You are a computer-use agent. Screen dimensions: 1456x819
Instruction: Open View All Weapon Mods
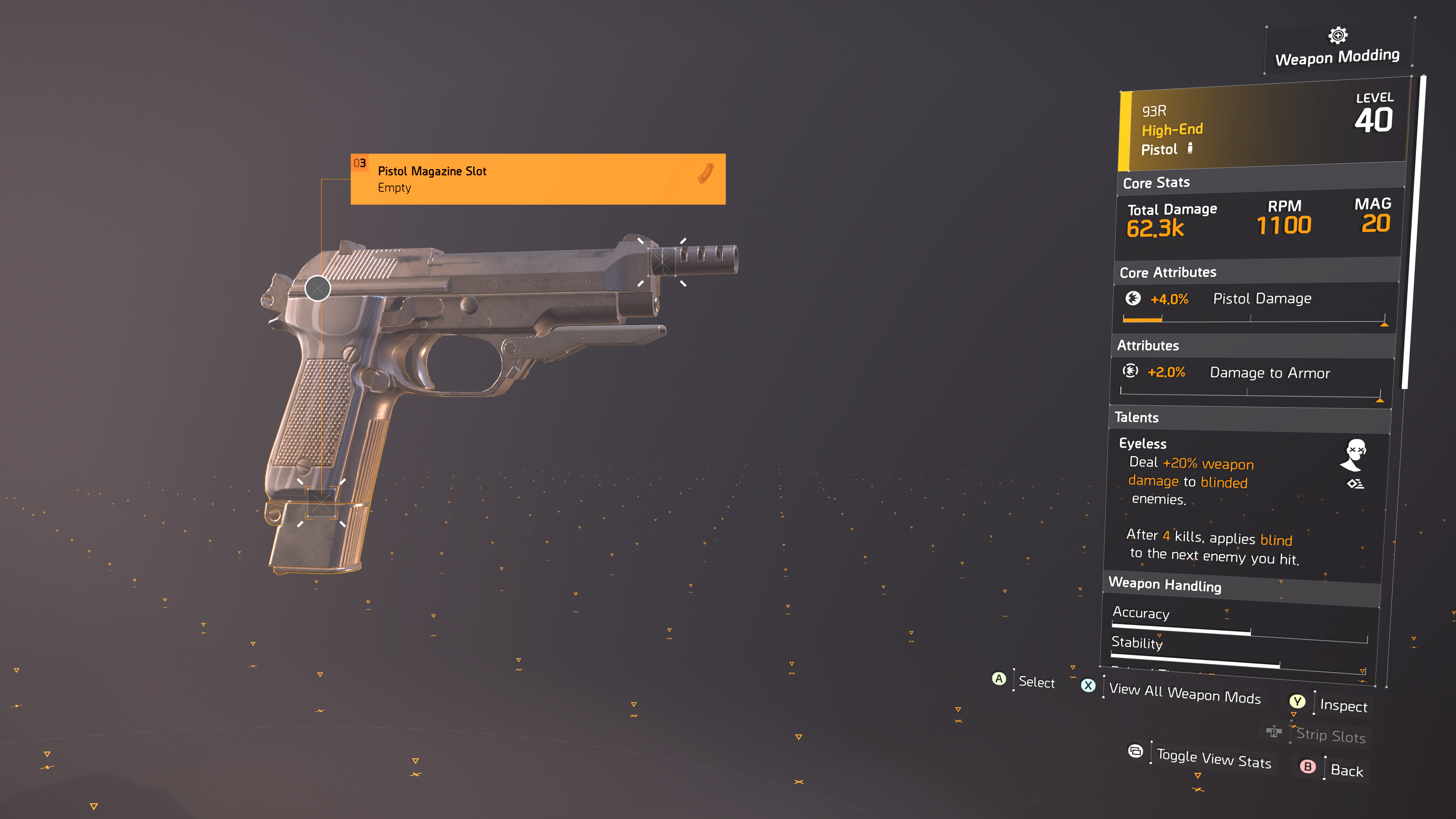(x=1184, y=692)
